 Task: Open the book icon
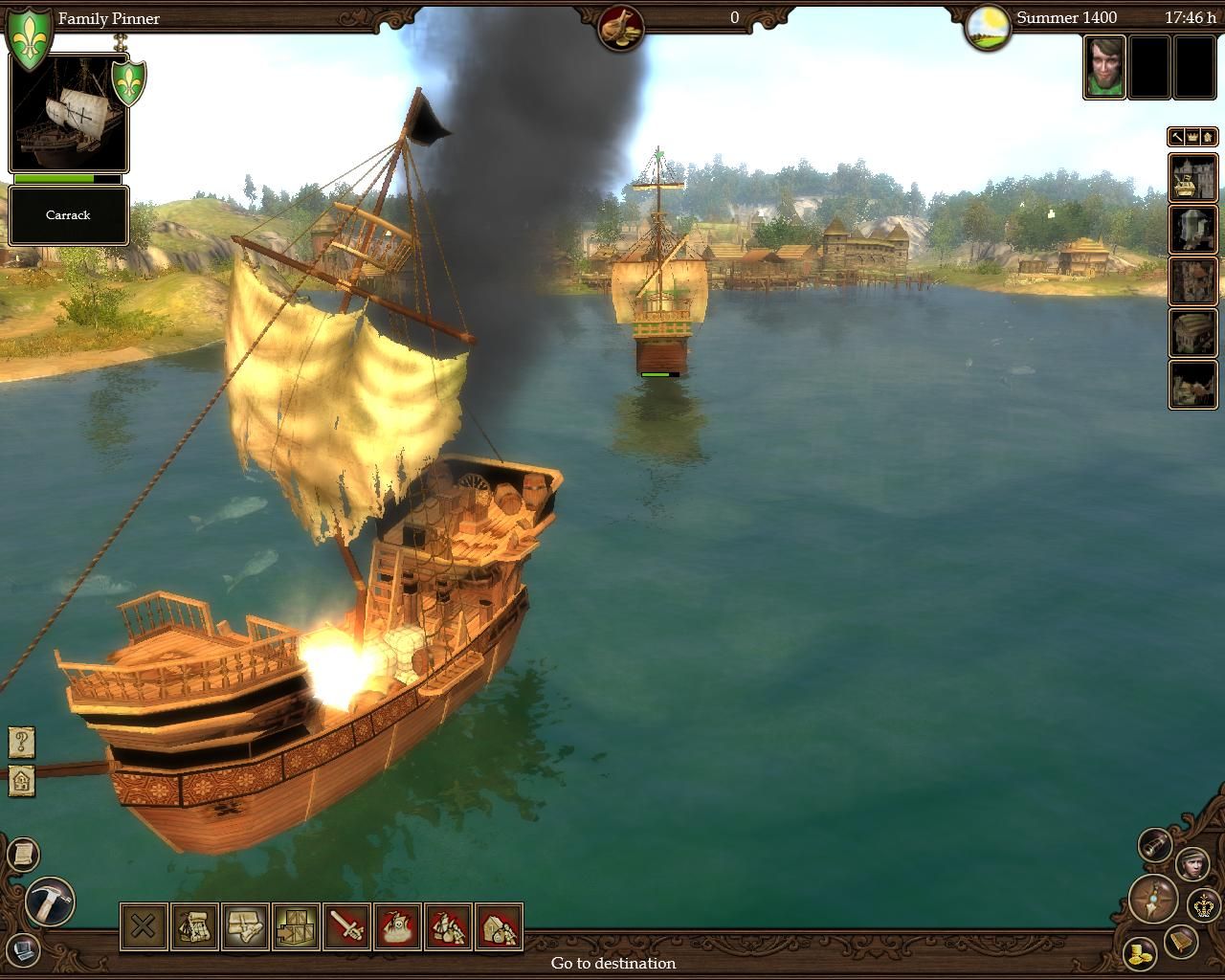pyautogui.click(x=1181, y=944)
